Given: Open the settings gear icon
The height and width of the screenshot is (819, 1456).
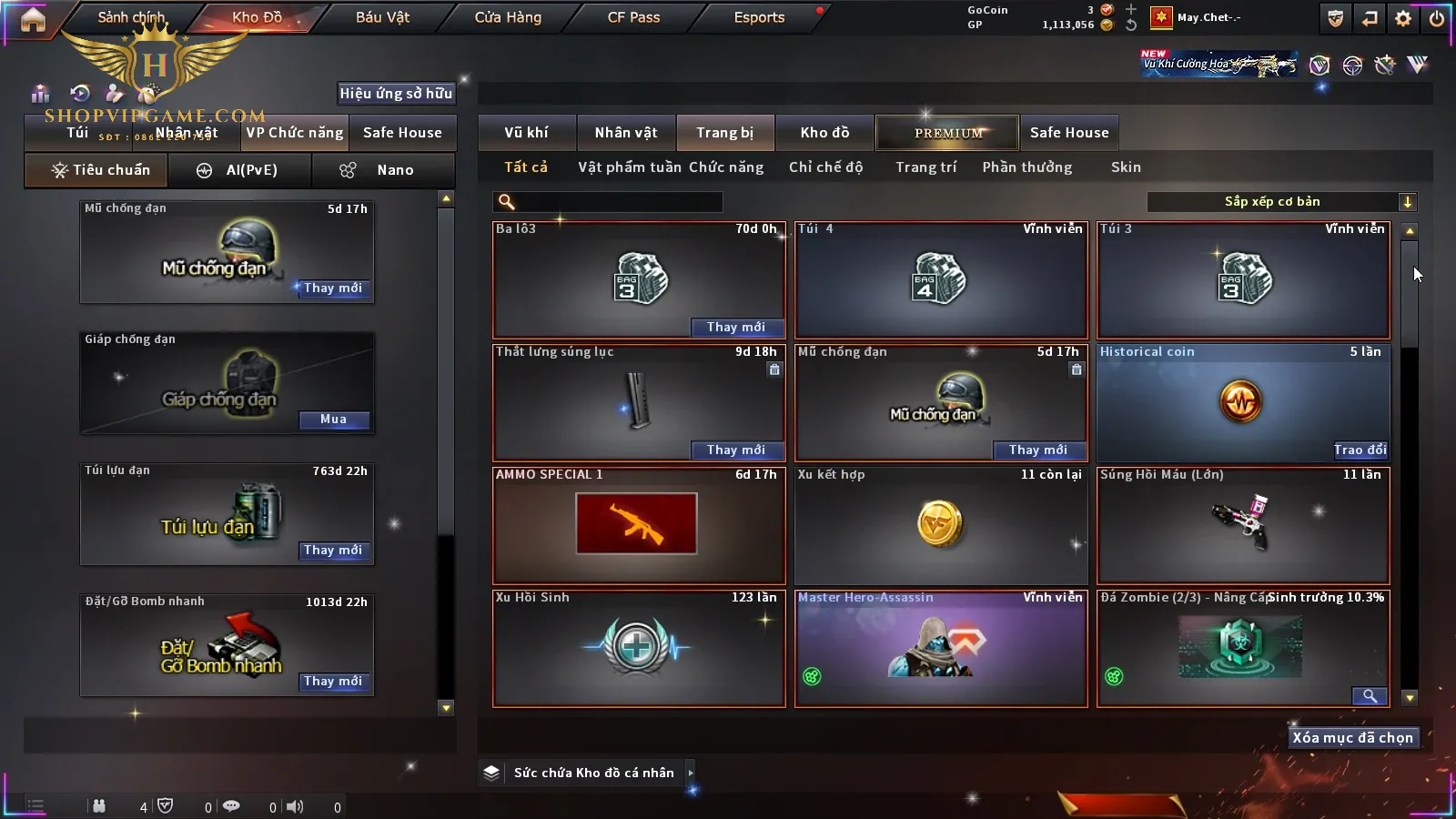Looking at the screenshot, I should pyautogui.click(x=1403, y=18).
